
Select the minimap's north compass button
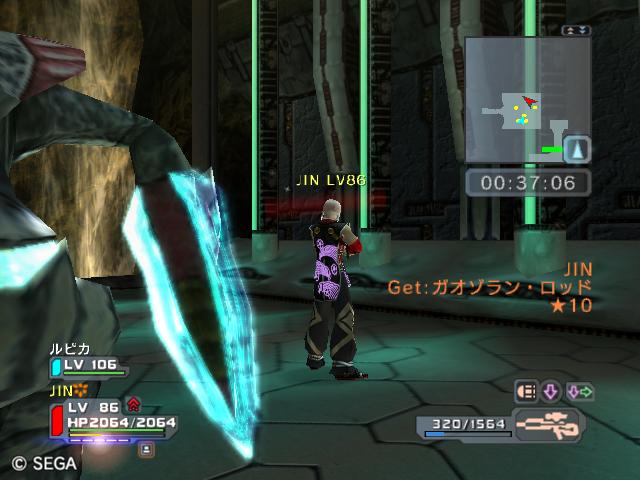point(577,150)
